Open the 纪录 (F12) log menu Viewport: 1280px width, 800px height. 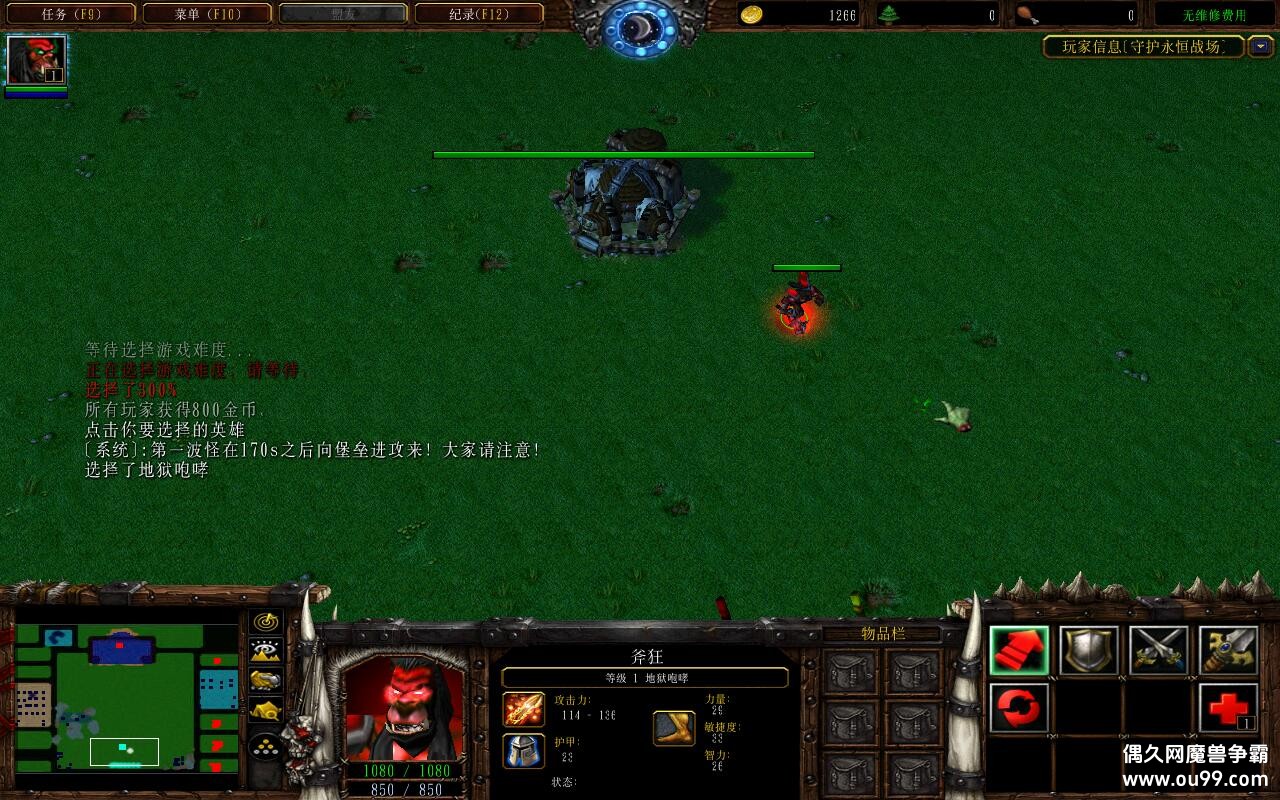pyautogui.click(x=479, y=14)
